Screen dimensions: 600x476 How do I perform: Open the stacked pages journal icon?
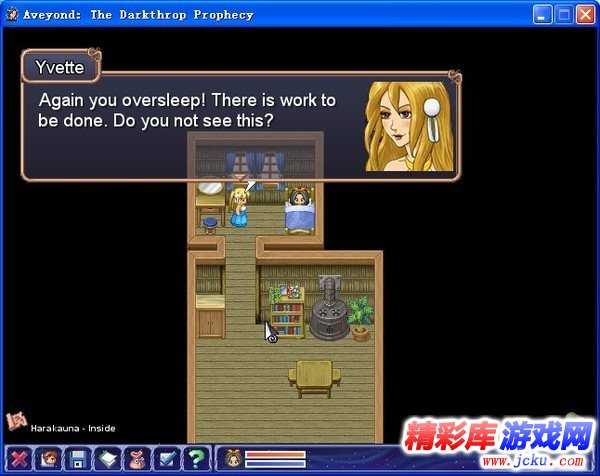(108, 459)
